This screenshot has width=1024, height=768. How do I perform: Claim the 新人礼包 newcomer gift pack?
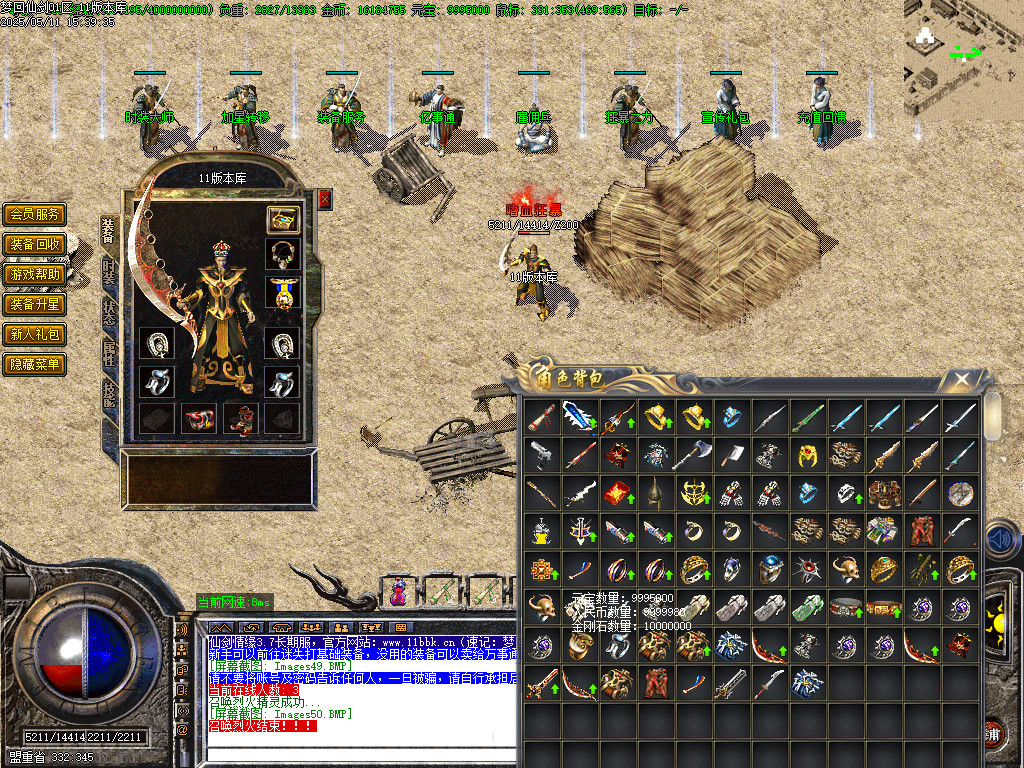35,334
